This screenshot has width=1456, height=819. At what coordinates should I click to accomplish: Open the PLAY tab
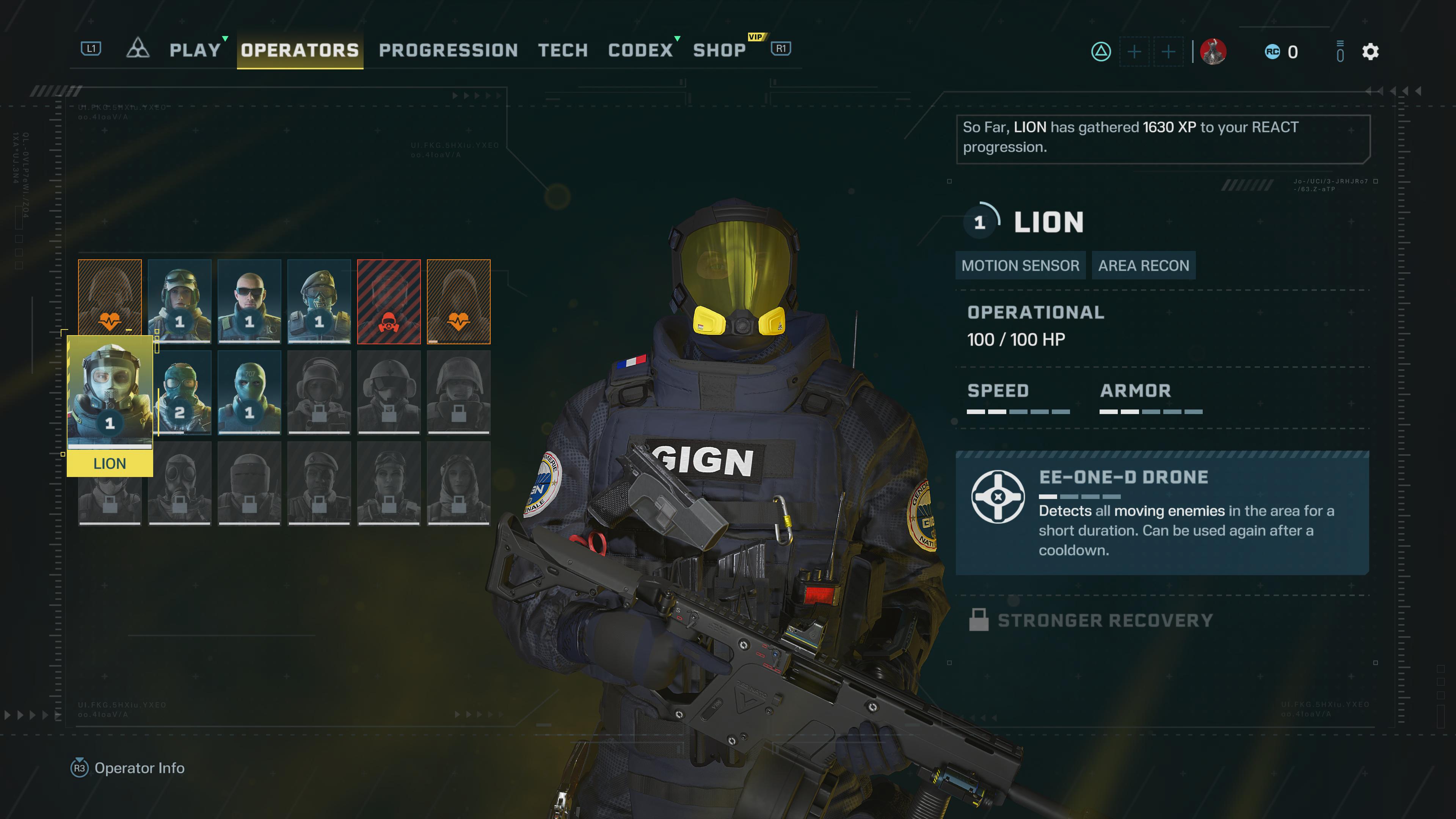[x=195, y=50]
